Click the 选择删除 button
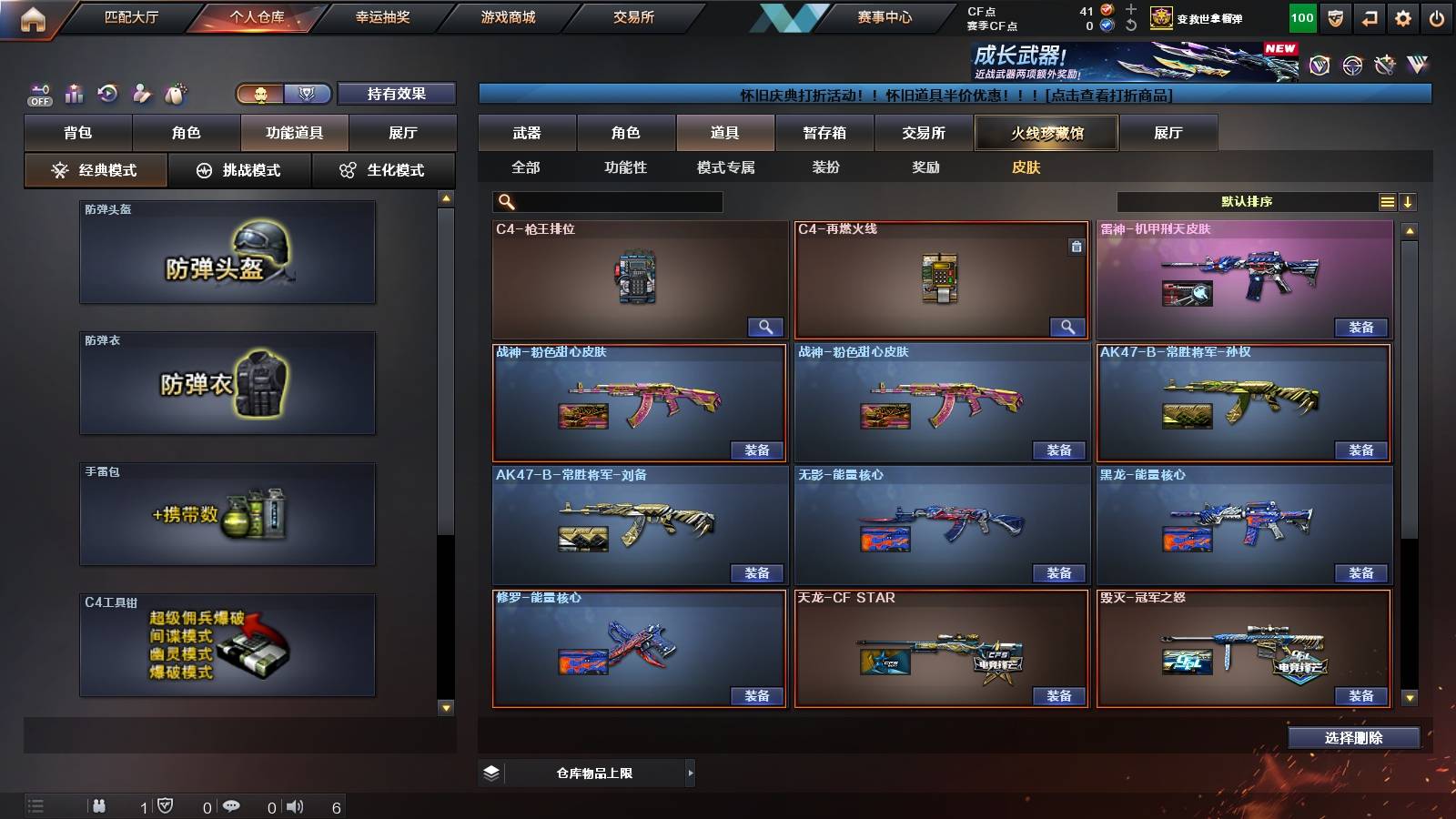Viewport: 1456px width, 819px height. [1353, 737]
